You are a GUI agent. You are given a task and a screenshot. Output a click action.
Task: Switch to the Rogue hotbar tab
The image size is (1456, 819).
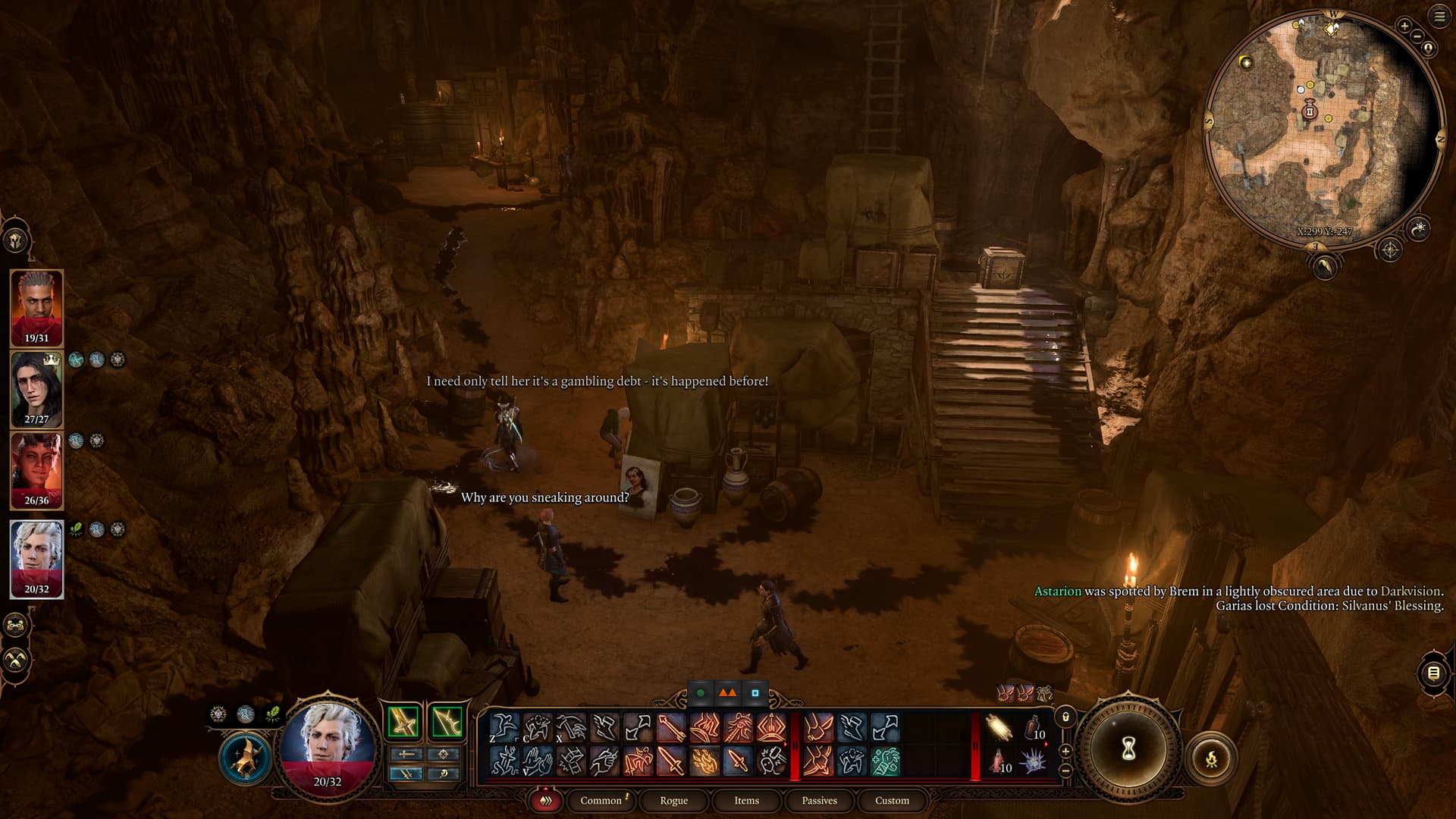tap(673, 800)
